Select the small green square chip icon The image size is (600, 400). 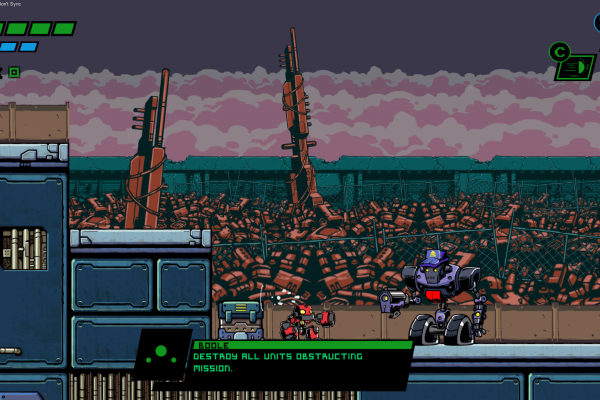click(14, 72)
